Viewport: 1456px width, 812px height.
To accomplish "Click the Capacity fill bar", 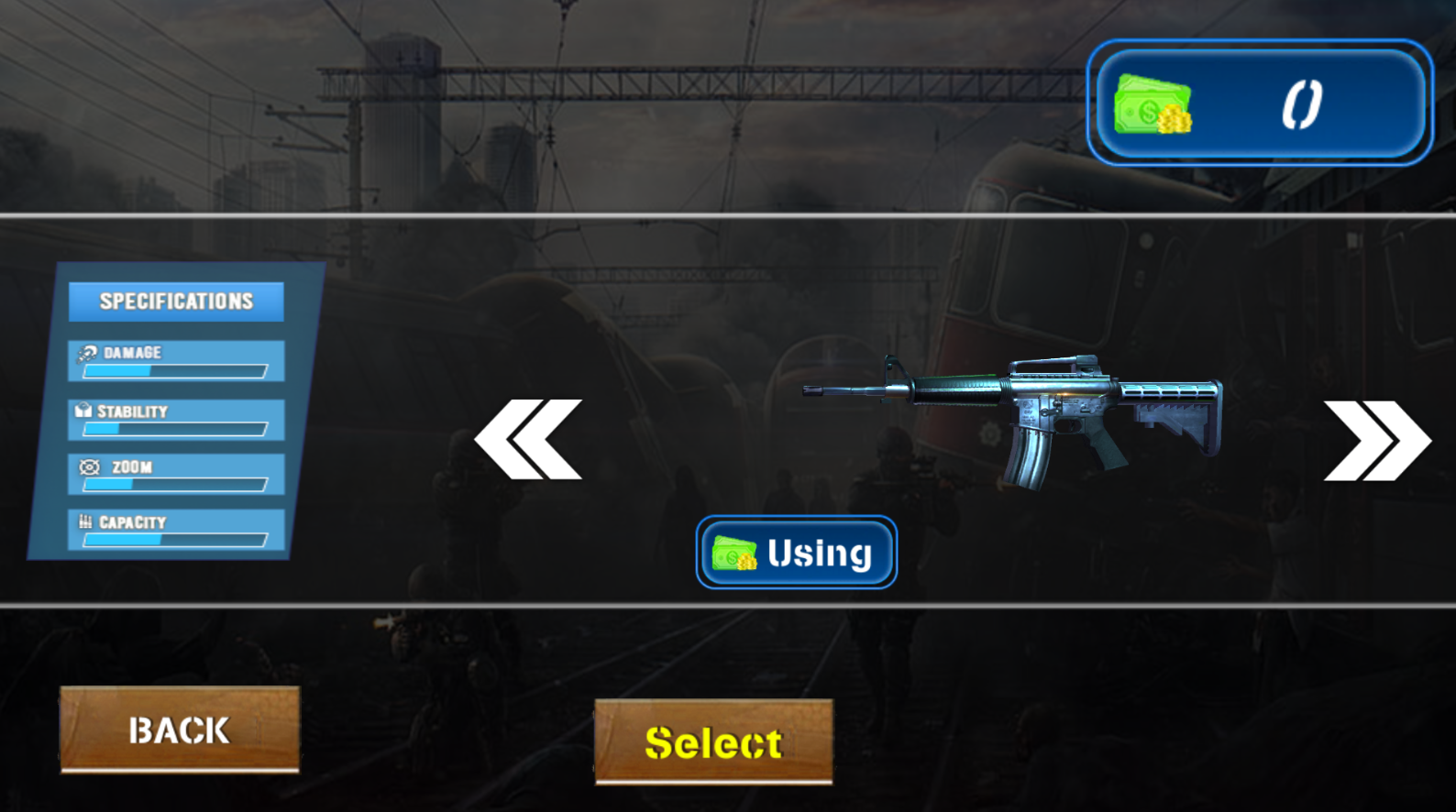I will (174, 540).
